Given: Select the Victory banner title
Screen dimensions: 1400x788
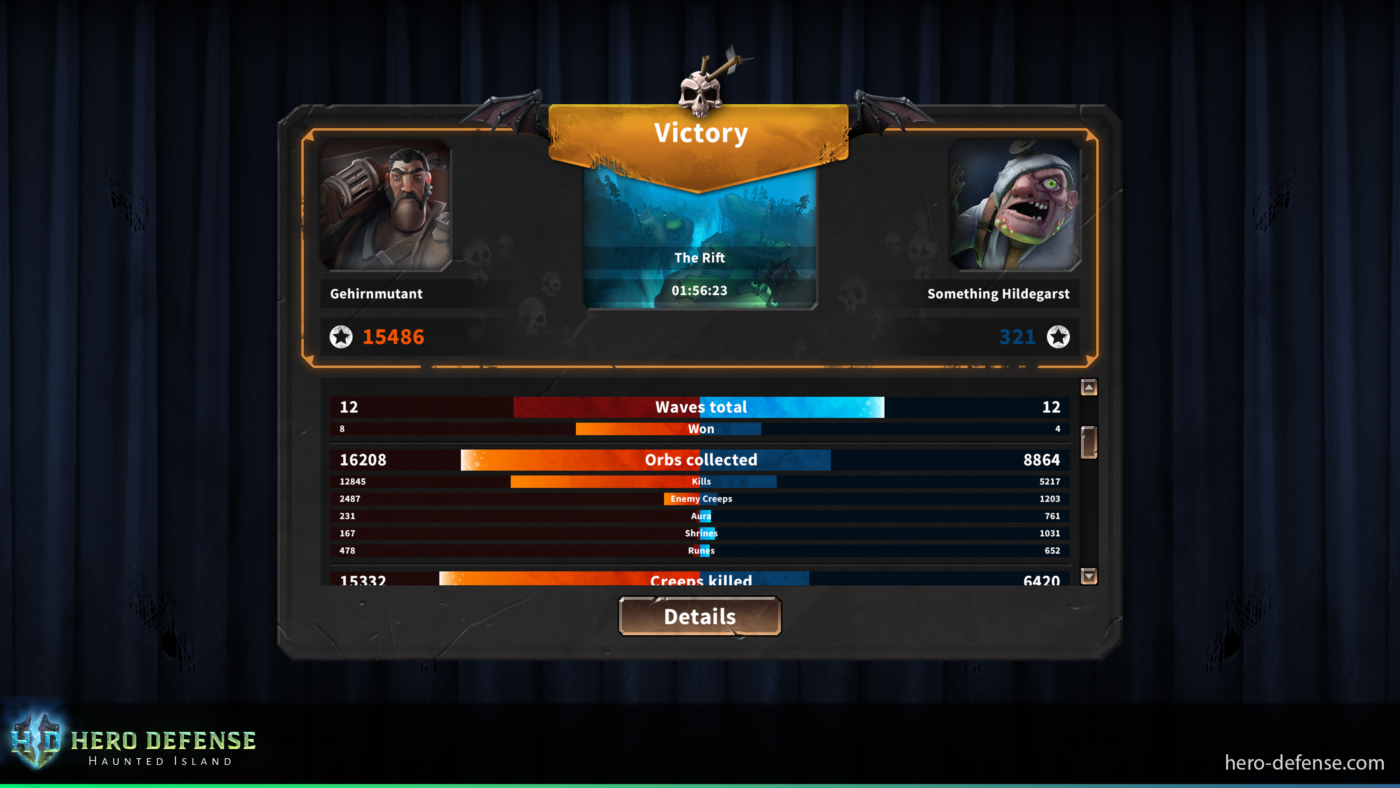Looking at the screenshot, I should (x=700, y=132).
